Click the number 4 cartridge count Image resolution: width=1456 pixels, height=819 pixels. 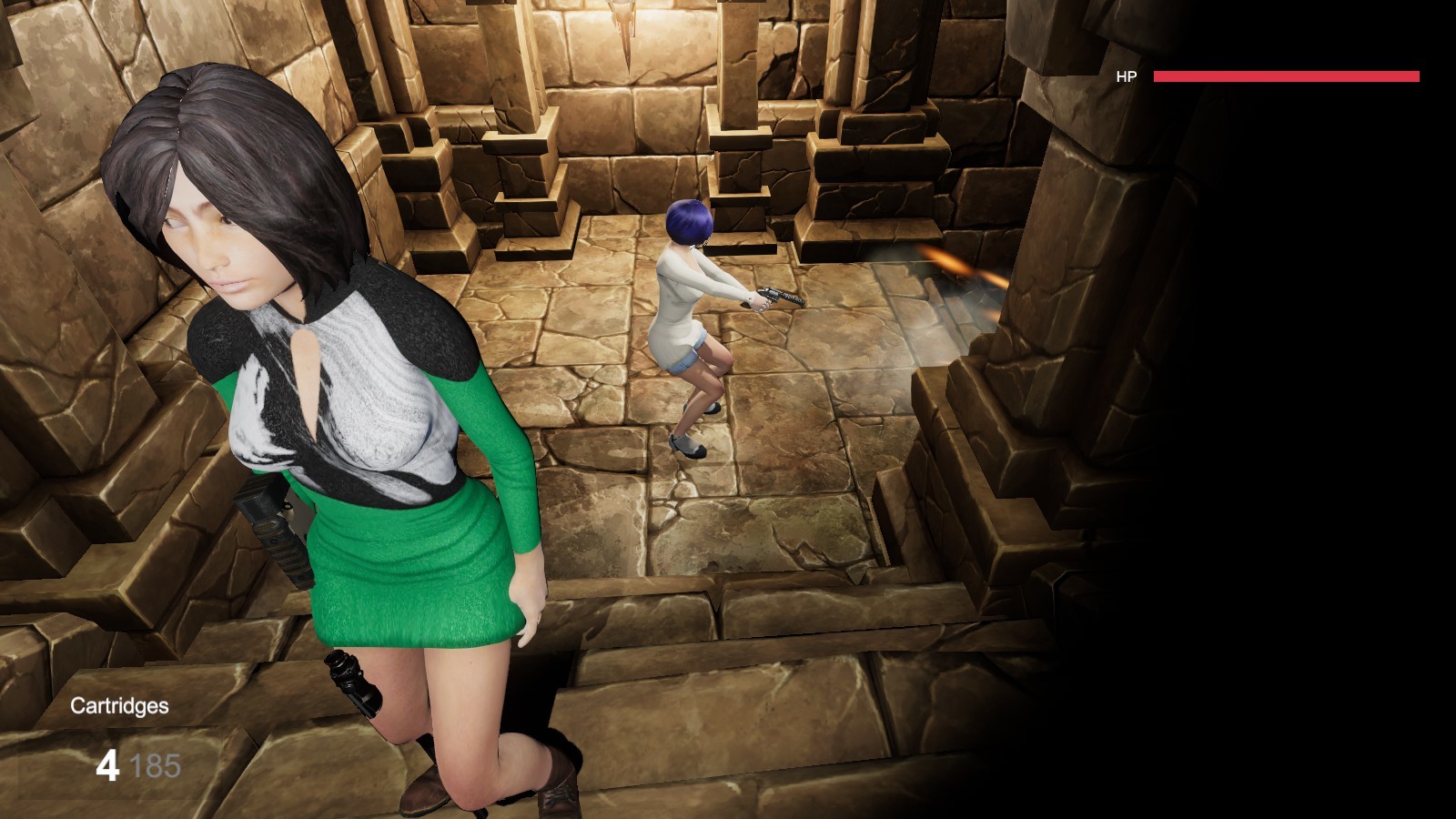[109, 765]
